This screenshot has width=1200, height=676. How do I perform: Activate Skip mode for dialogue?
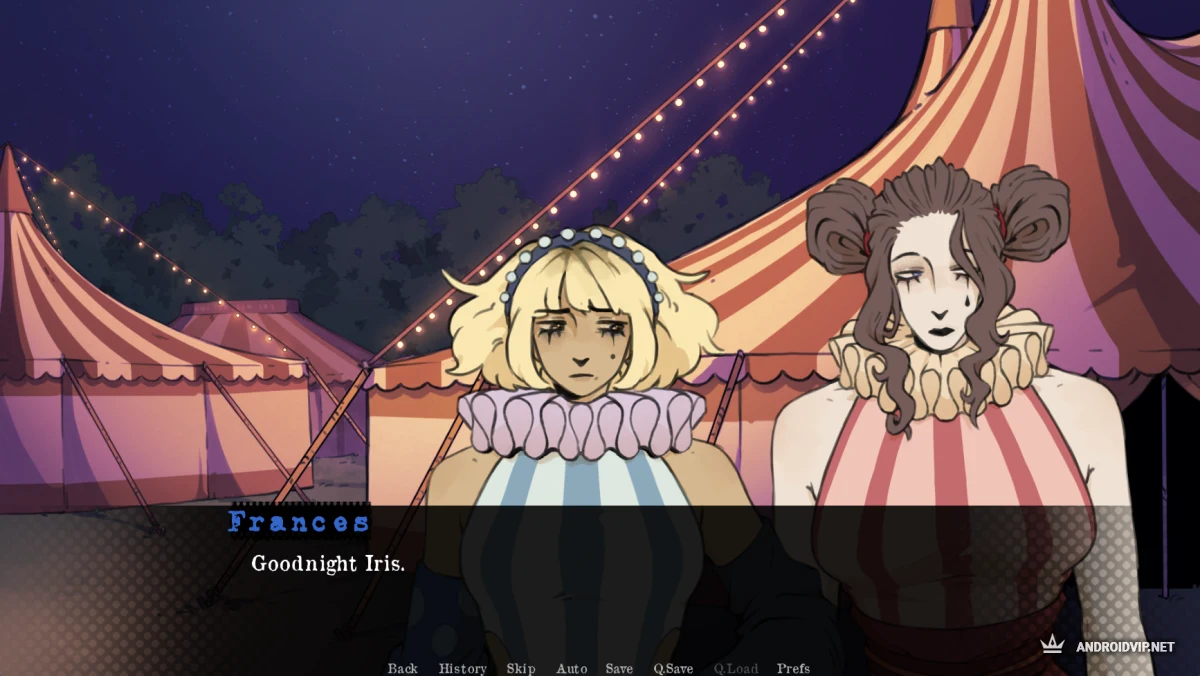click(520, 668)
